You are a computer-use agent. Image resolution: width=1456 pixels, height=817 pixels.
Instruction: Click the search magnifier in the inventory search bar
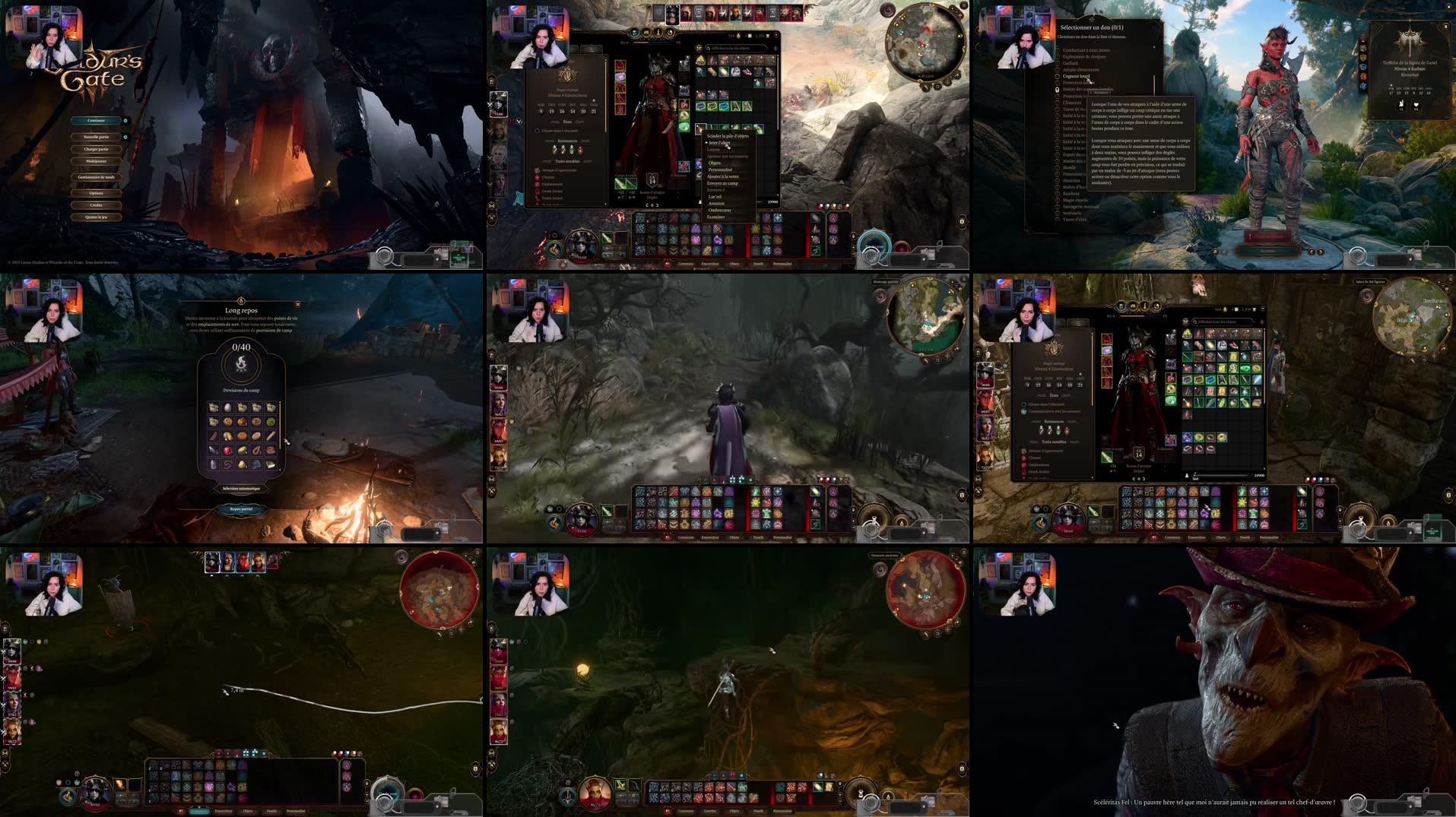[x=707, y=49]
